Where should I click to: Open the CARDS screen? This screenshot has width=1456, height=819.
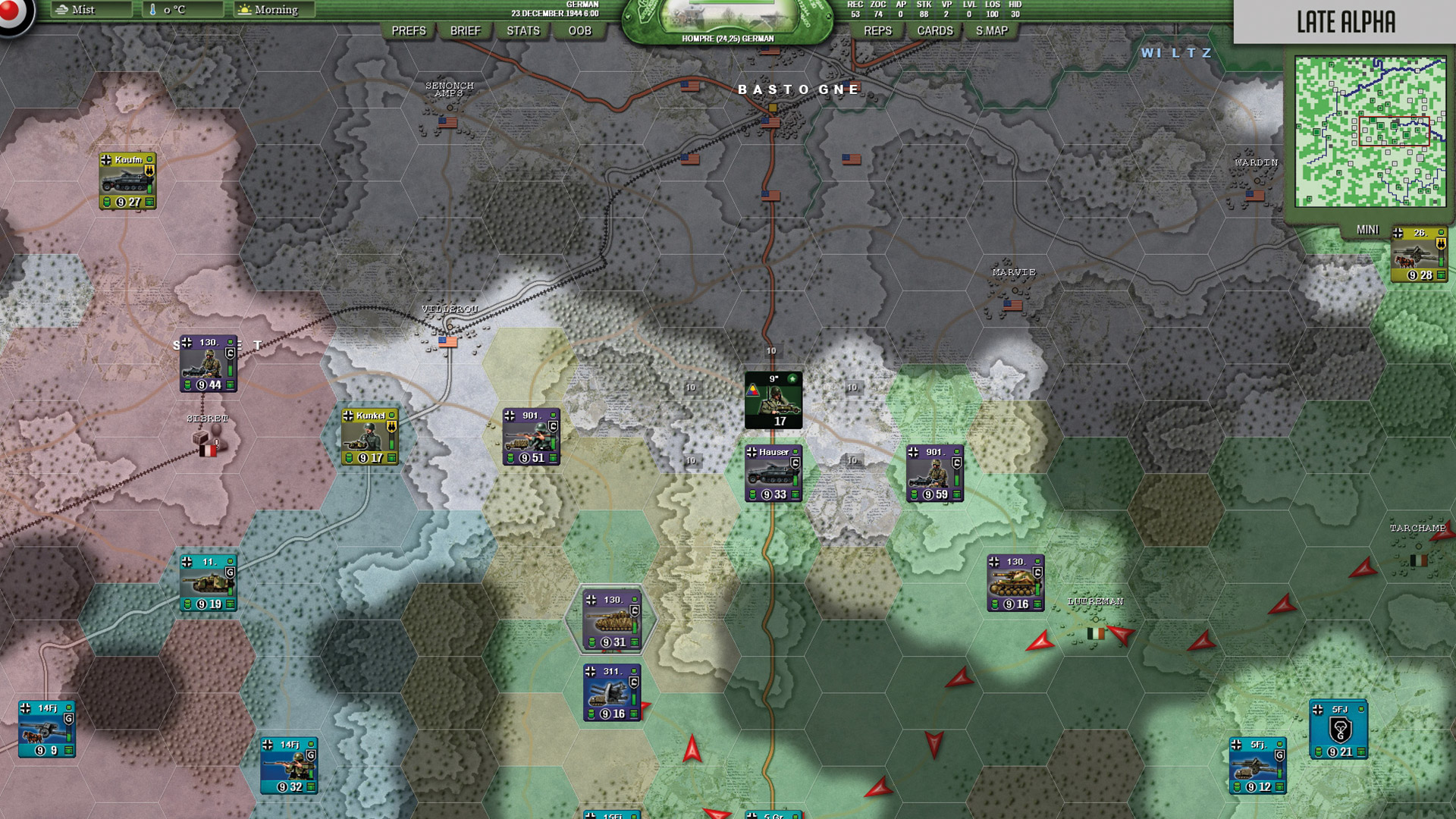(x=934, y=31)
